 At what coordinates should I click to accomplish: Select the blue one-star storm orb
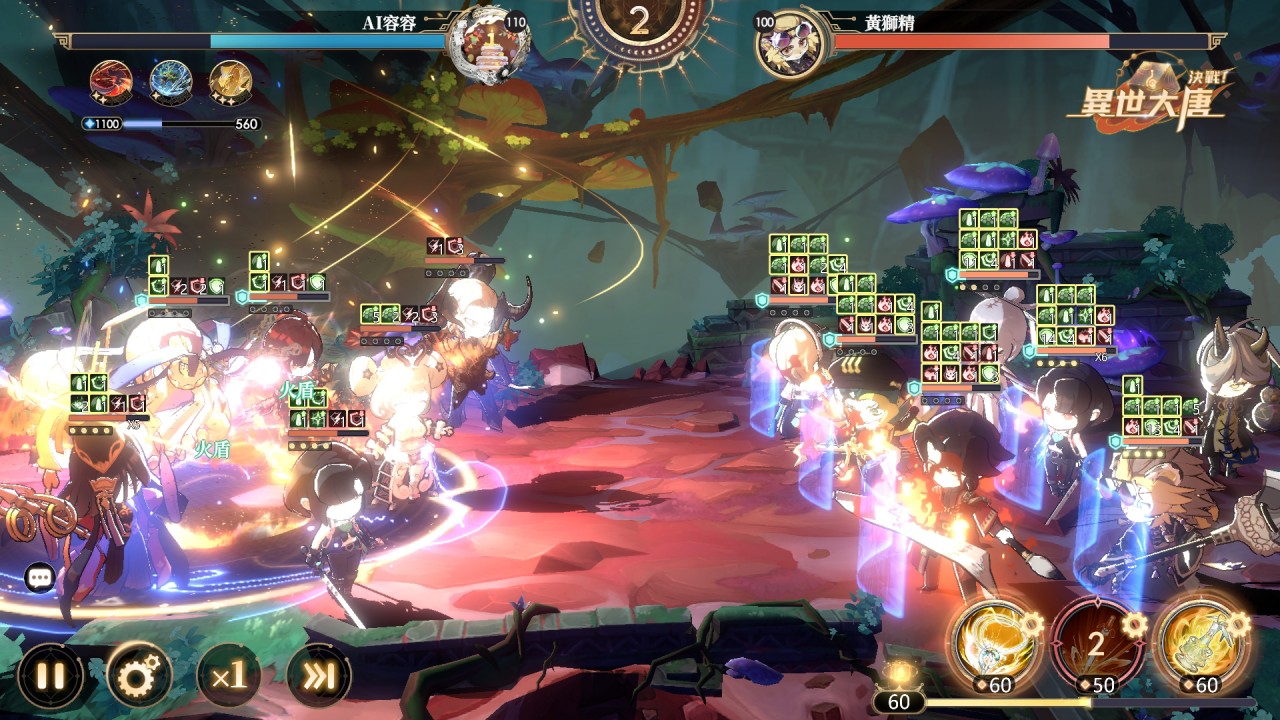(170, 80)
